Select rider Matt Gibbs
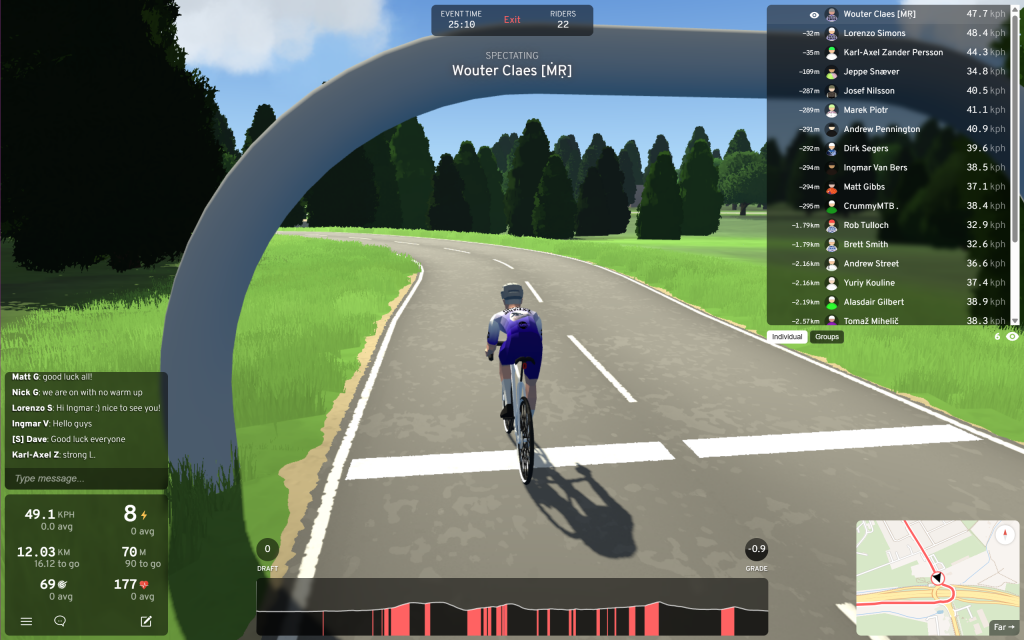The width and height of the screenshot is (1024, 640). pos(864,187)
